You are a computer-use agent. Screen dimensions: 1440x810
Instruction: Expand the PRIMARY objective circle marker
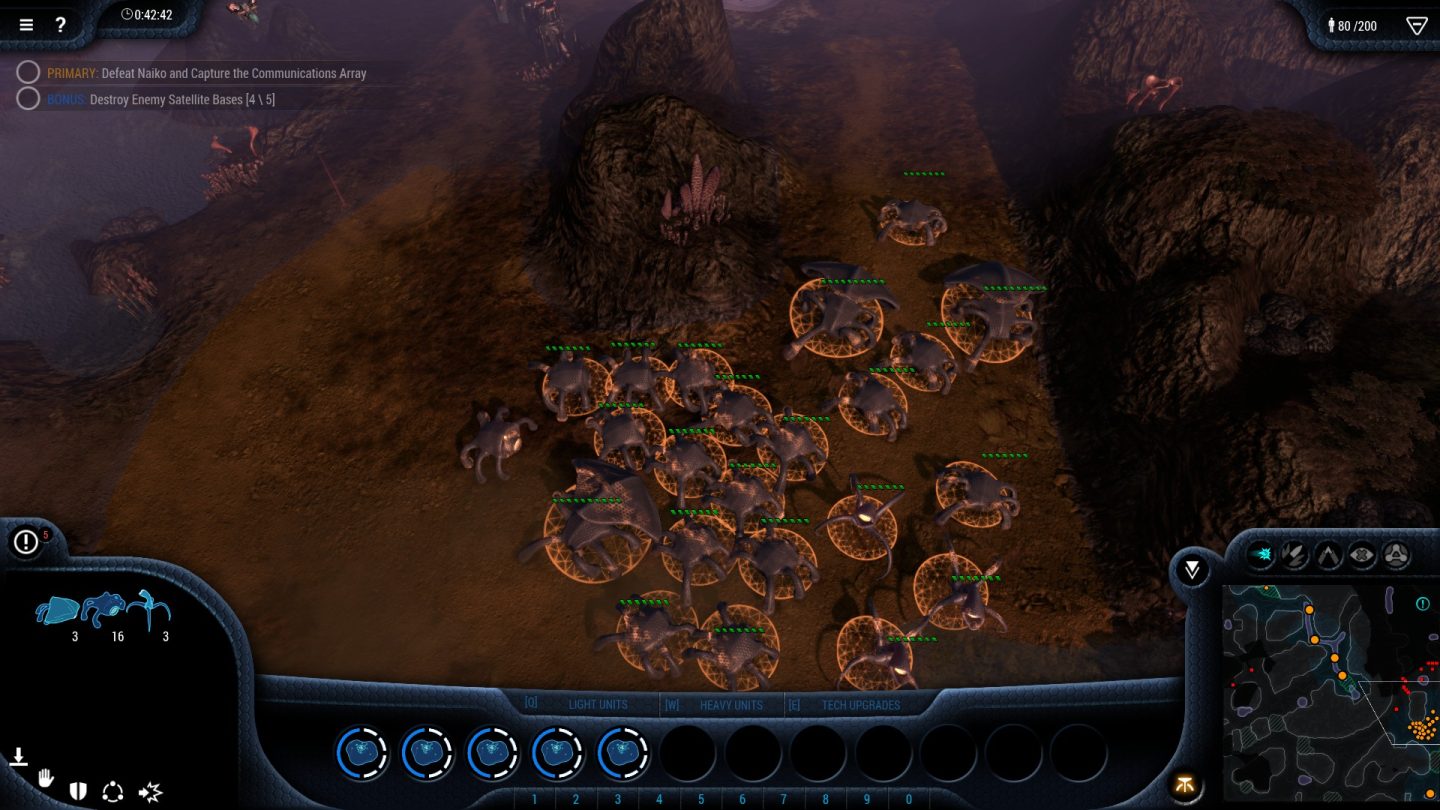click(x=28, y=72)
